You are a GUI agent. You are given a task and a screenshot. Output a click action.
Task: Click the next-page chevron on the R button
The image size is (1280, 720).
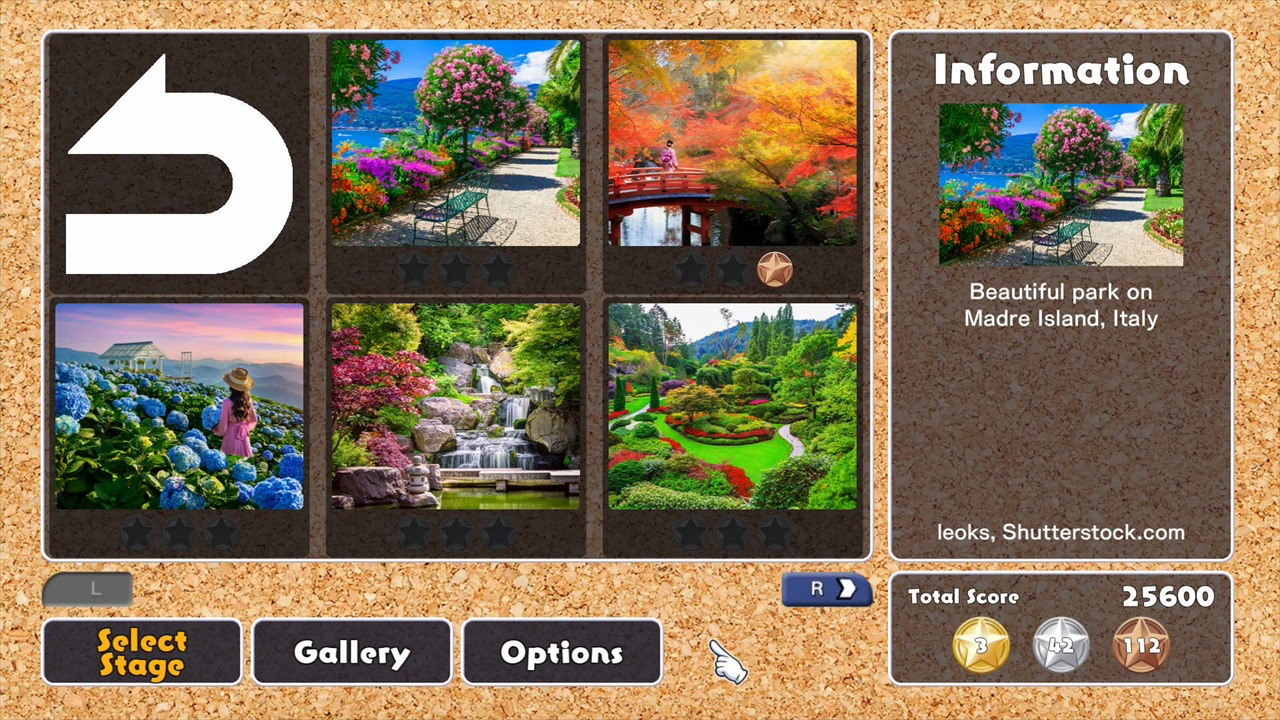click(846, 589)
